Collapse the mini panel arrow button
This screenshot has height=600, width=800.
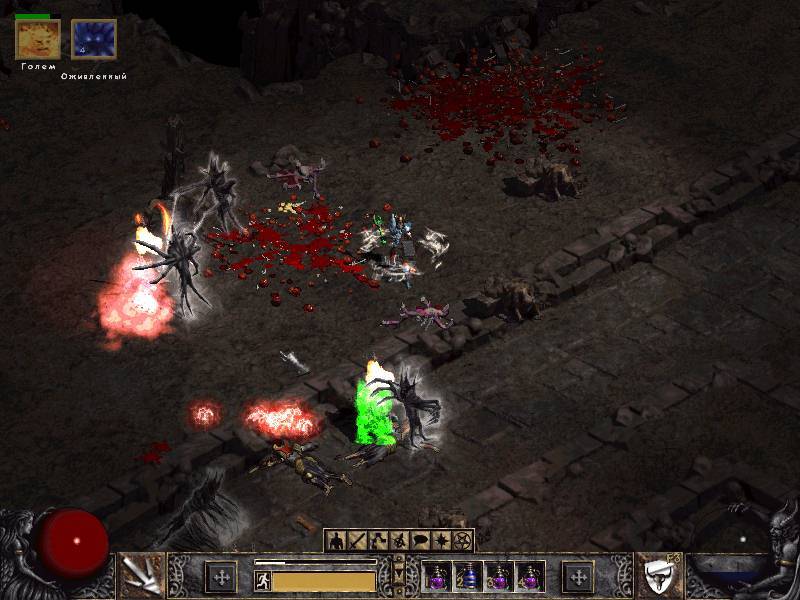399,577
